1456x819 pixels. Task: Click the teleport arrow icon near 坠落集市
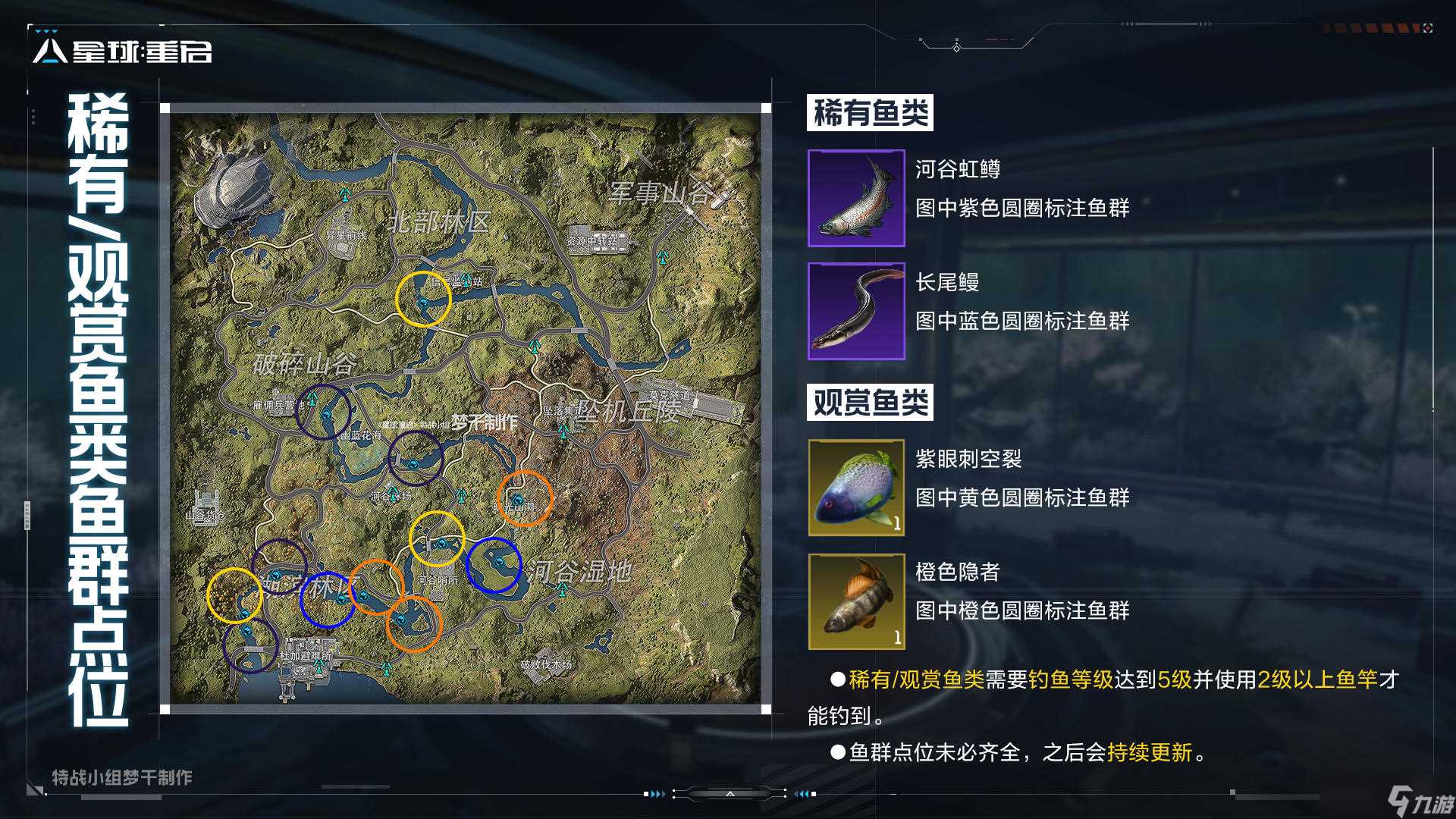562,433
